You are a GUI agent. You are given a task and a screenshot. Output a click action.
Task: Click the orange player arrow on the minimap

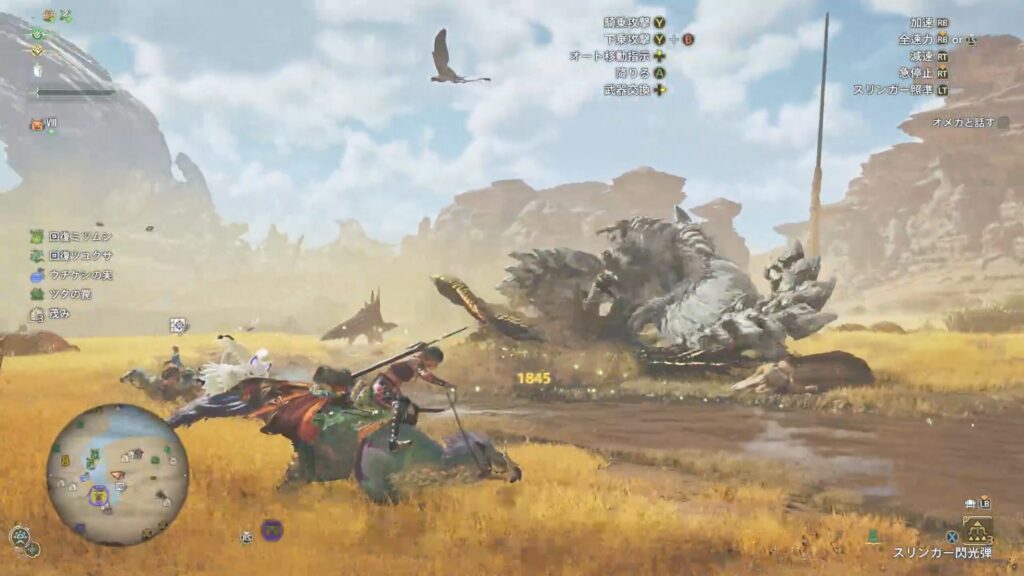[118, 474]
